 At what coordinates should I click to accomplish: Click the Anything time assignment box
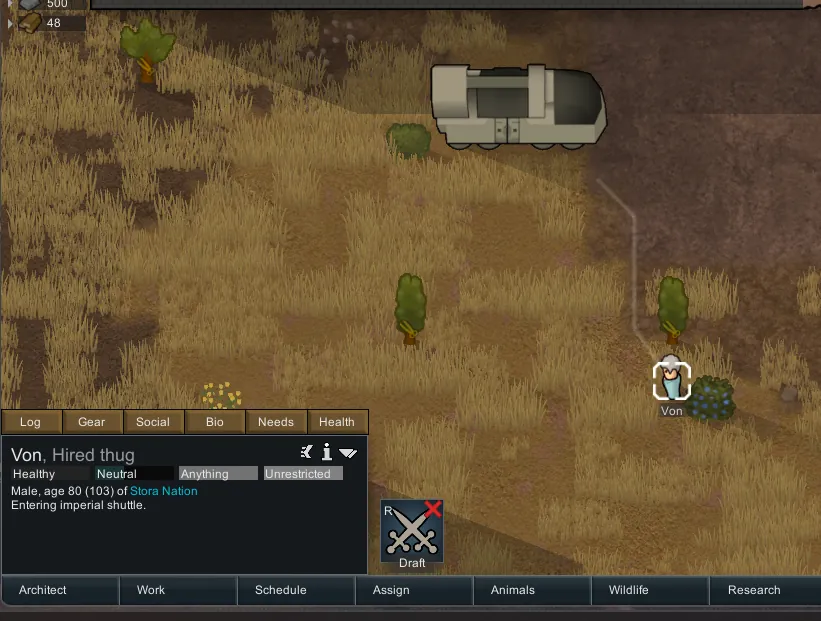pyautogui.click(x=217, y=474)
